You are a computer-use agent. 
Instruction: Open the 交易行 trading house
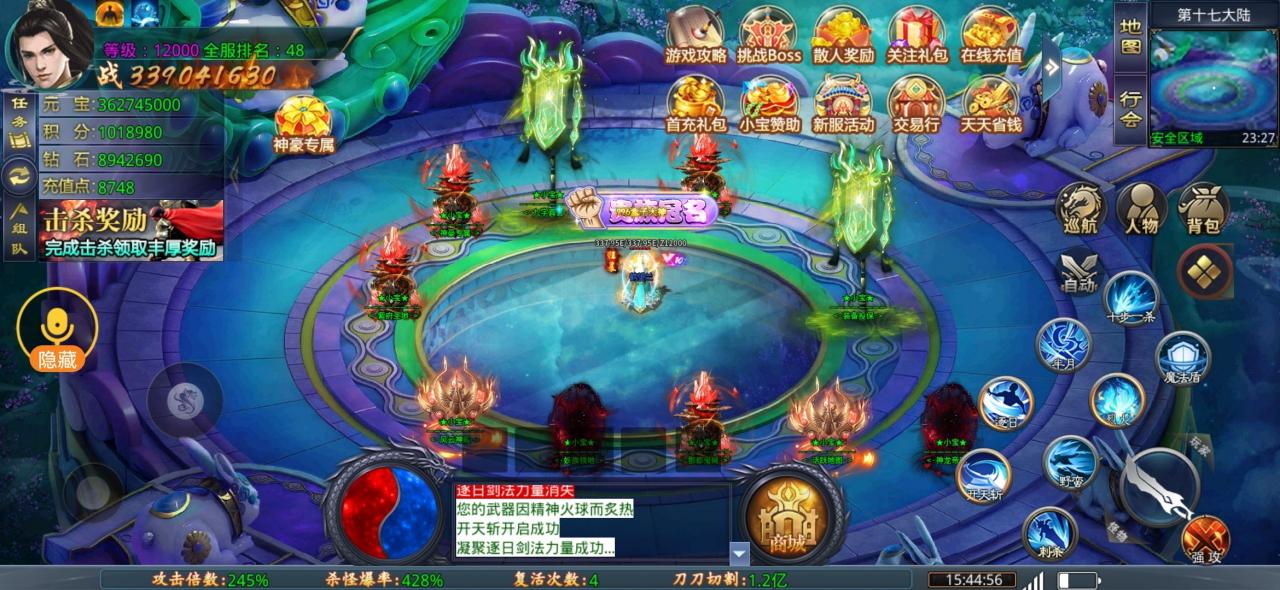click(x=916, y=105)
